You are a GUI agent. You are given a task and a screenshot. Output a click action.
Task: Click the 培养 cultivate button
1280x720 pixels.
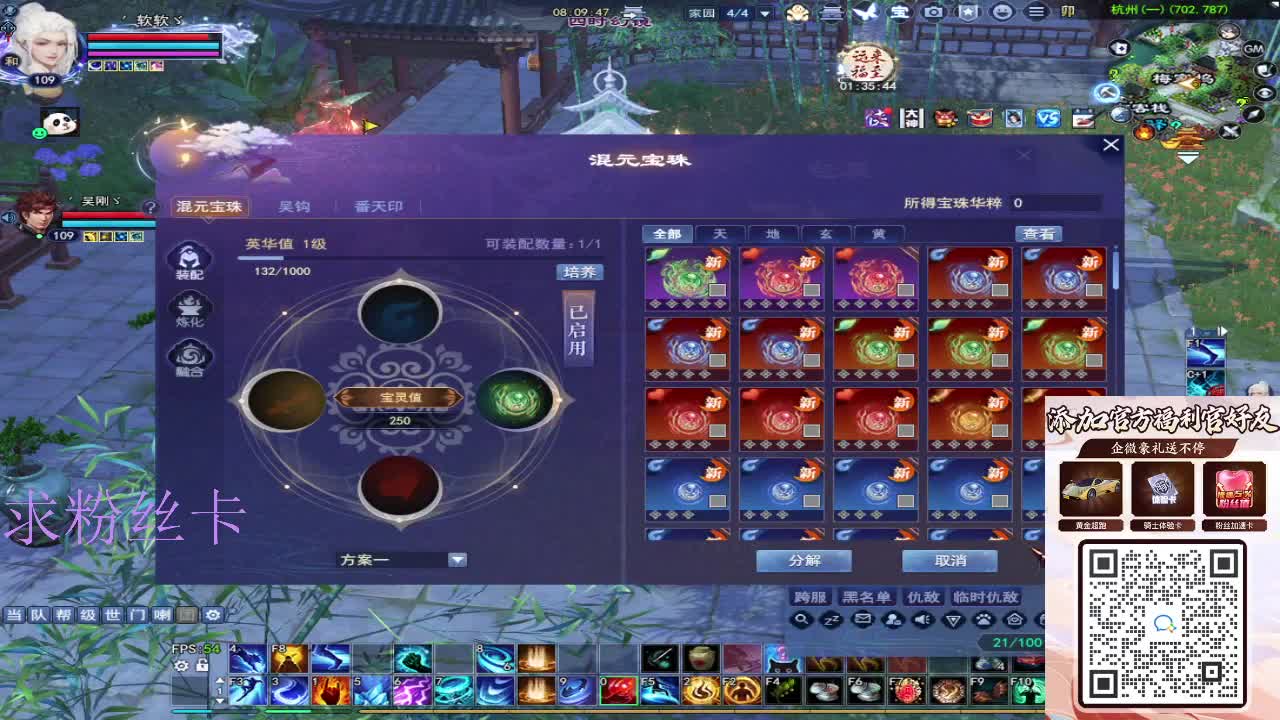pos(578,271)
